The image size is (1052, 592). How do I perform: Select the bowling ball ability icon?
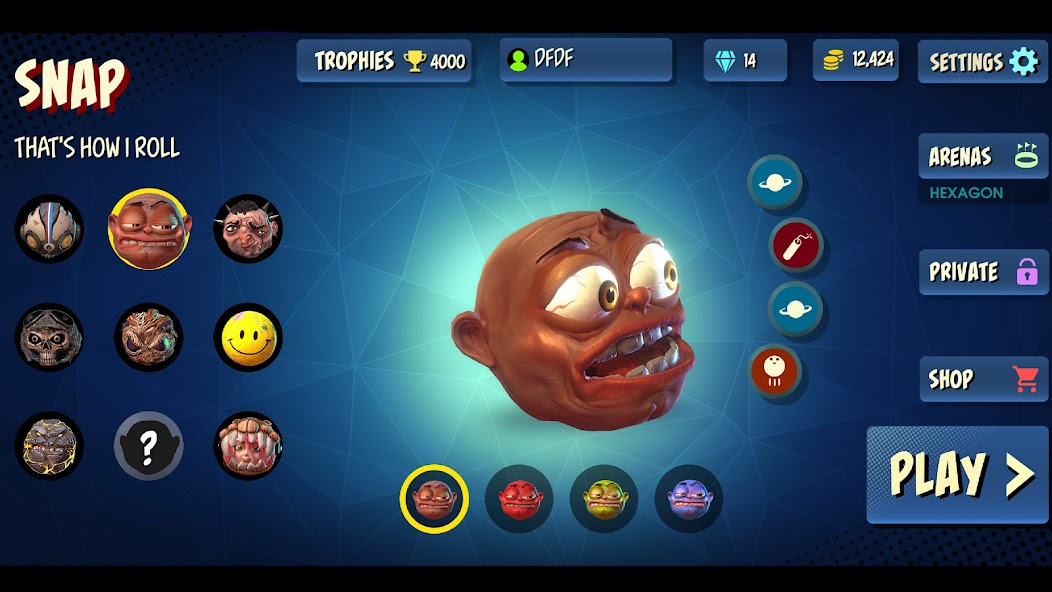click(x=776, y=371)
